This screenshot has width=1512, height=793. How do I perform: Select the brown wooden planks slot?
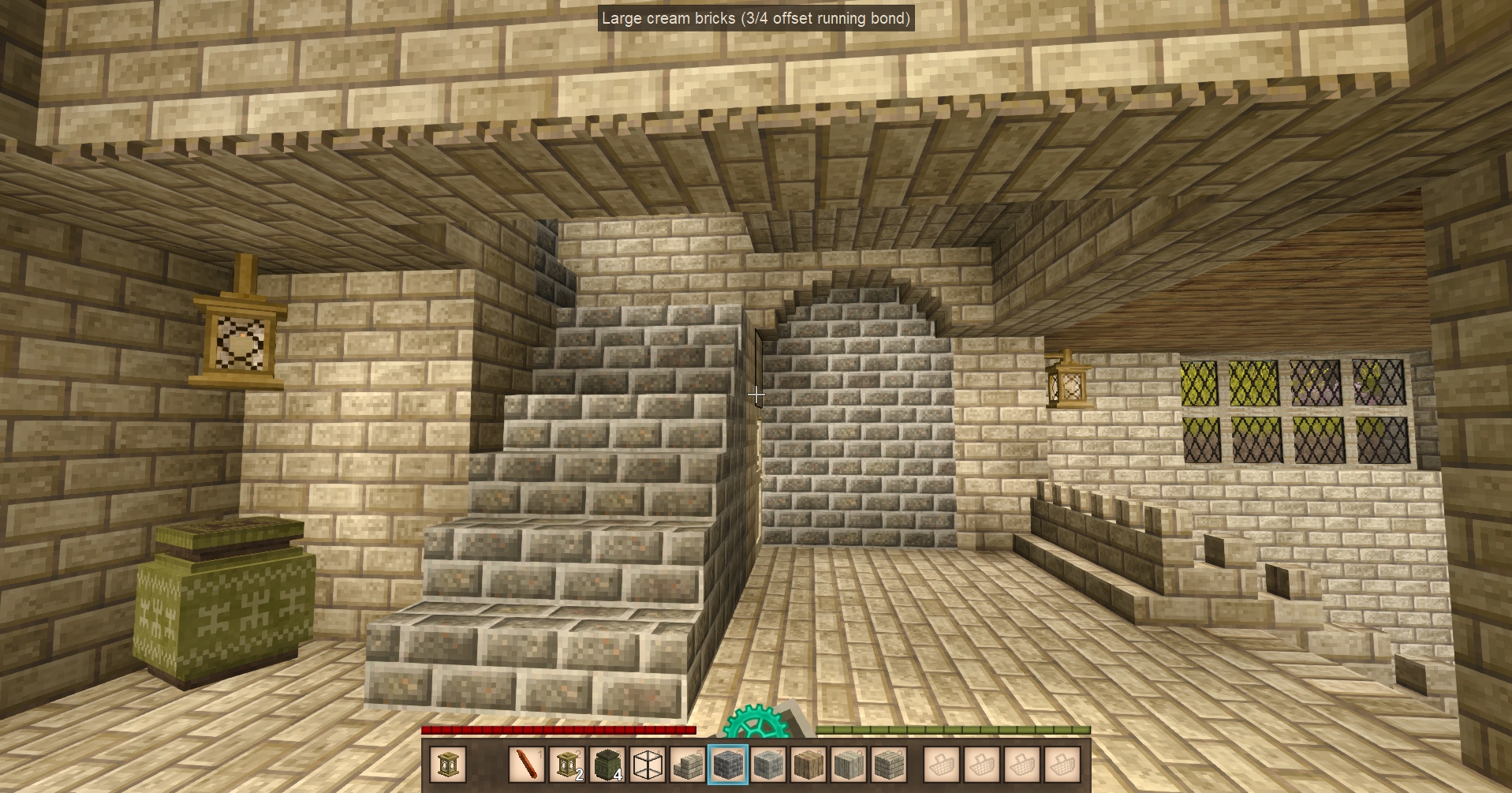click(x=808, y=764)
